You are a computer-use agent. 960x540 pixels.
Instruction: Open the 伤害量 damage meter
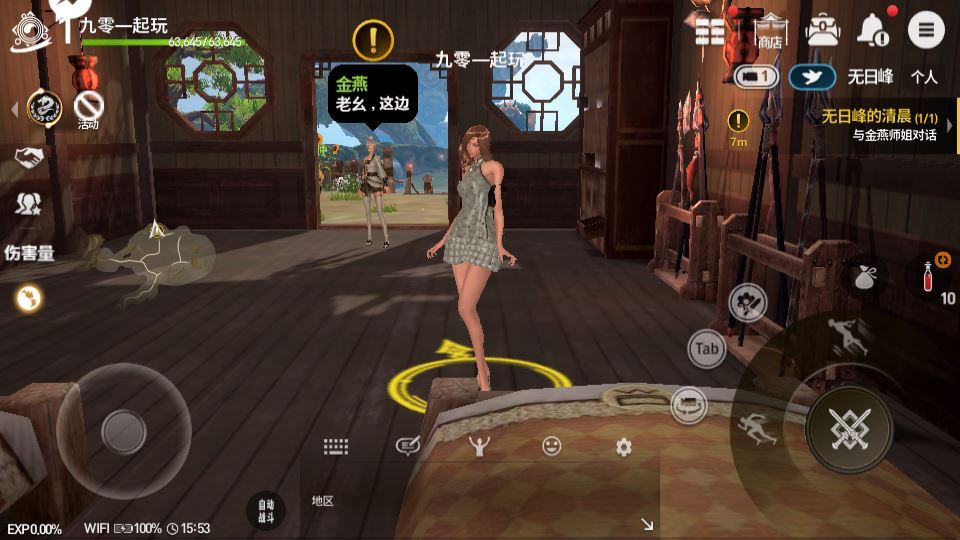point(29,253)
